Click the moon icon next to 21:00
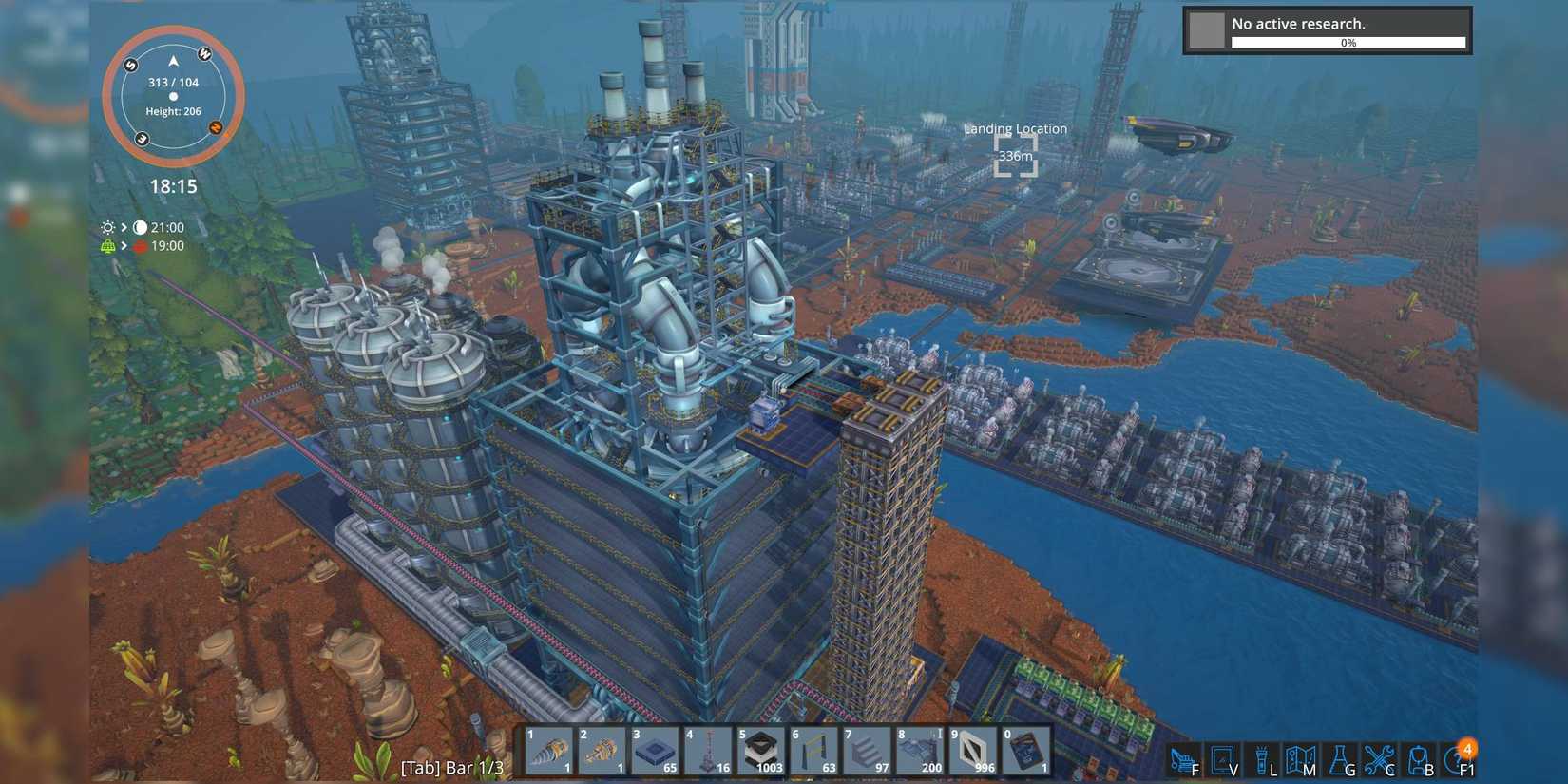The image size is (1568, 784). click(x=139, y=227)
